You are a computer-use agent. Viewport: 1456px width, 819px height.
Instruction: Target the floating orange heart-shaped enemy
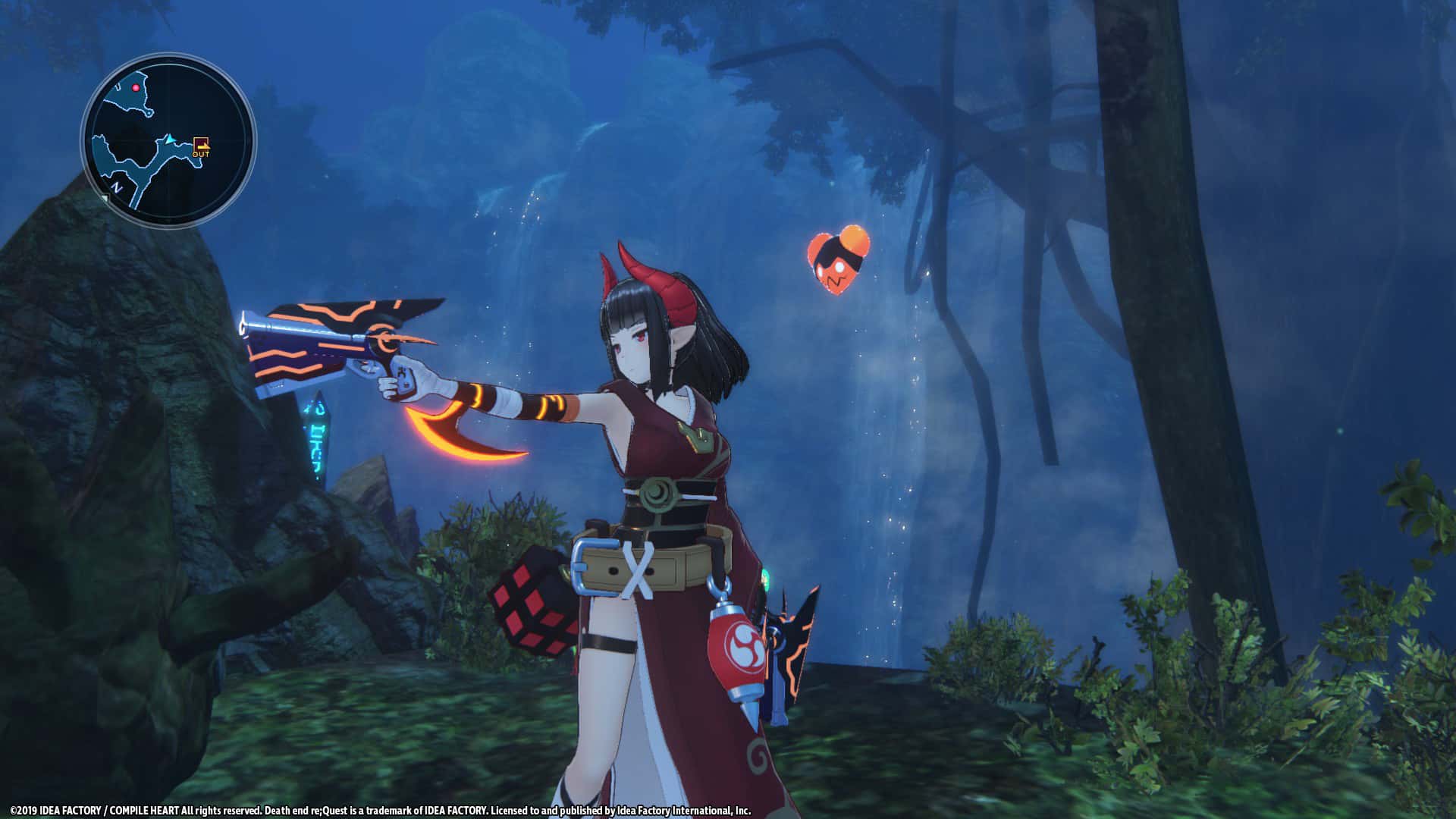[x=838, y=262]
